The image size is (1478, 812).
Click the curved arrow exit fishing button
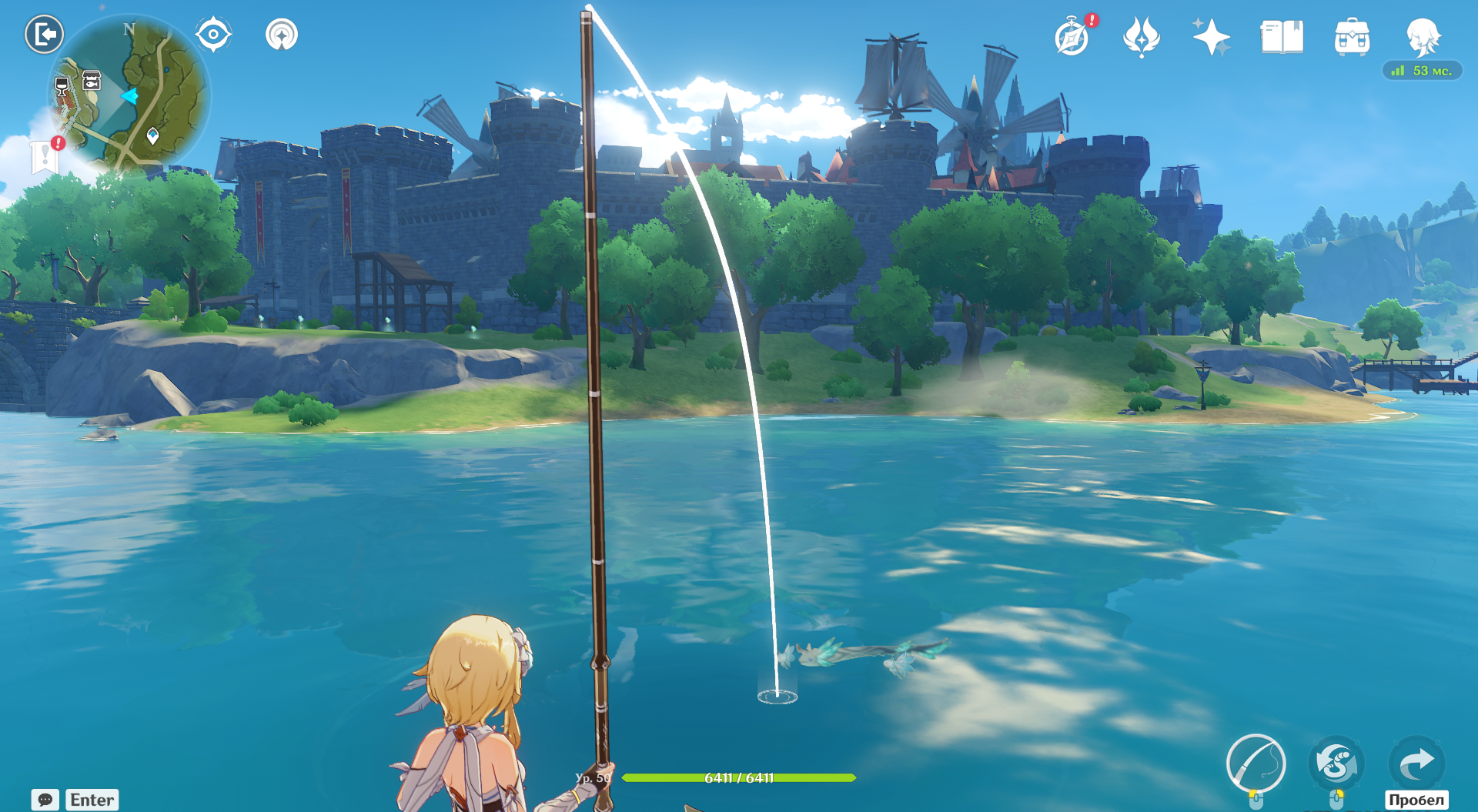click(1416, 763)
